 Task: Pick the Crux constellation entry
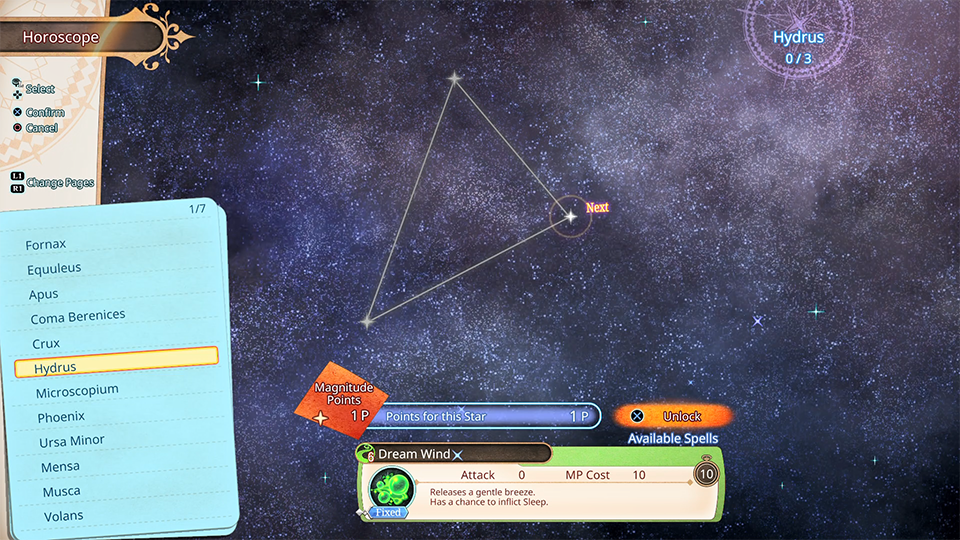pyautogui.click(x=46, y=343)
